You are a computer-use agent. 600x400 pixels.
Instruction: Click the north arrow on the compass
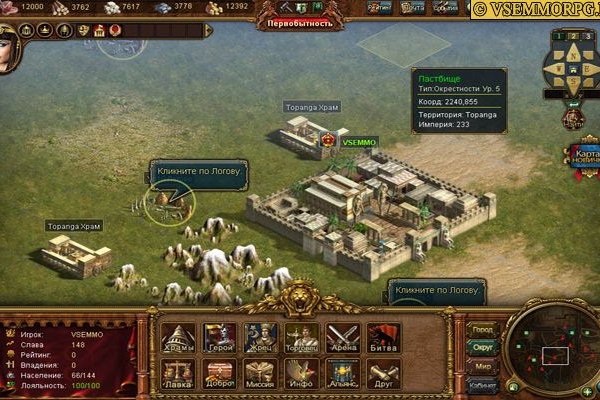[x=573, y=45]
